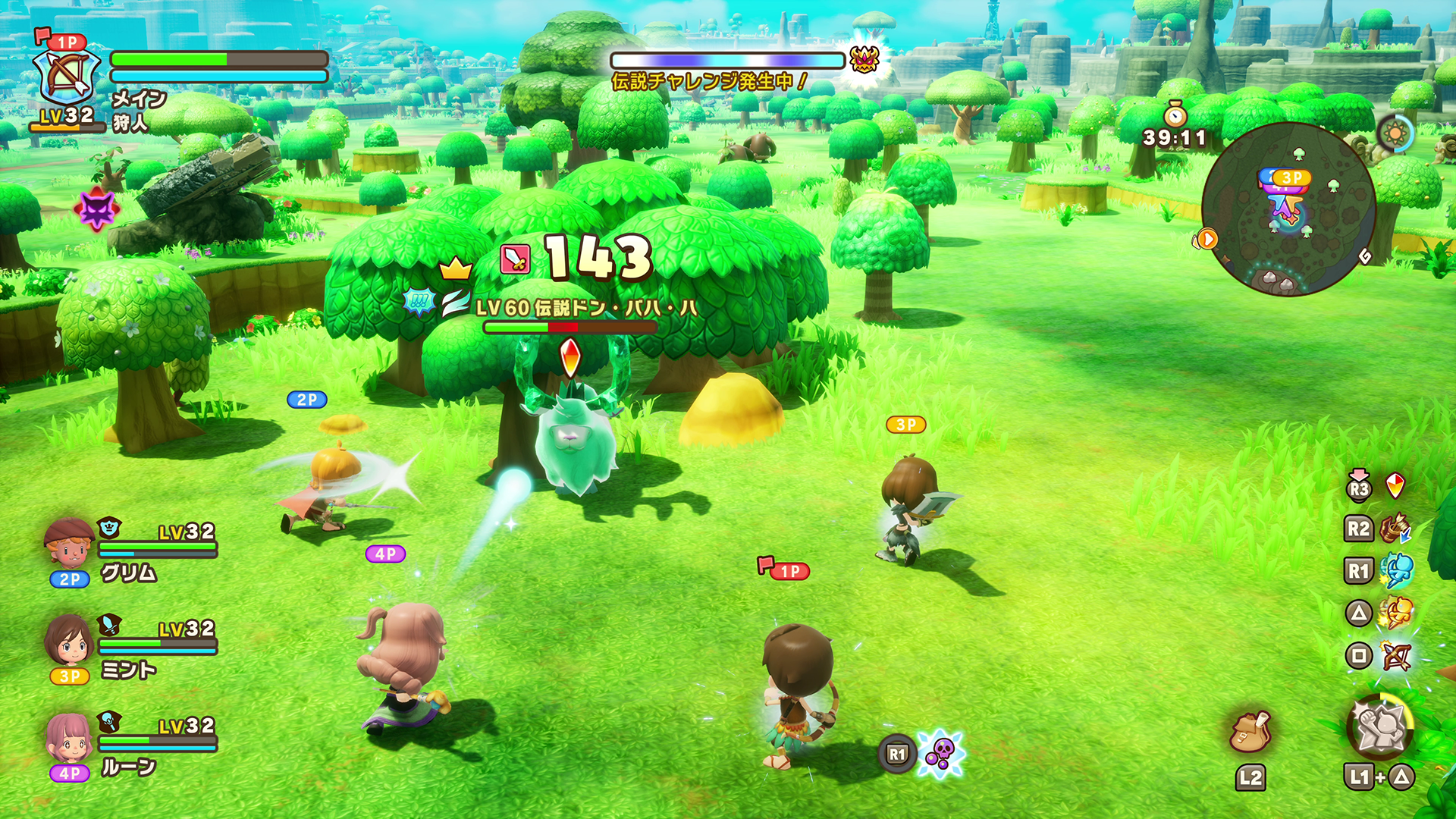Select the purple demon face marker

97,209
